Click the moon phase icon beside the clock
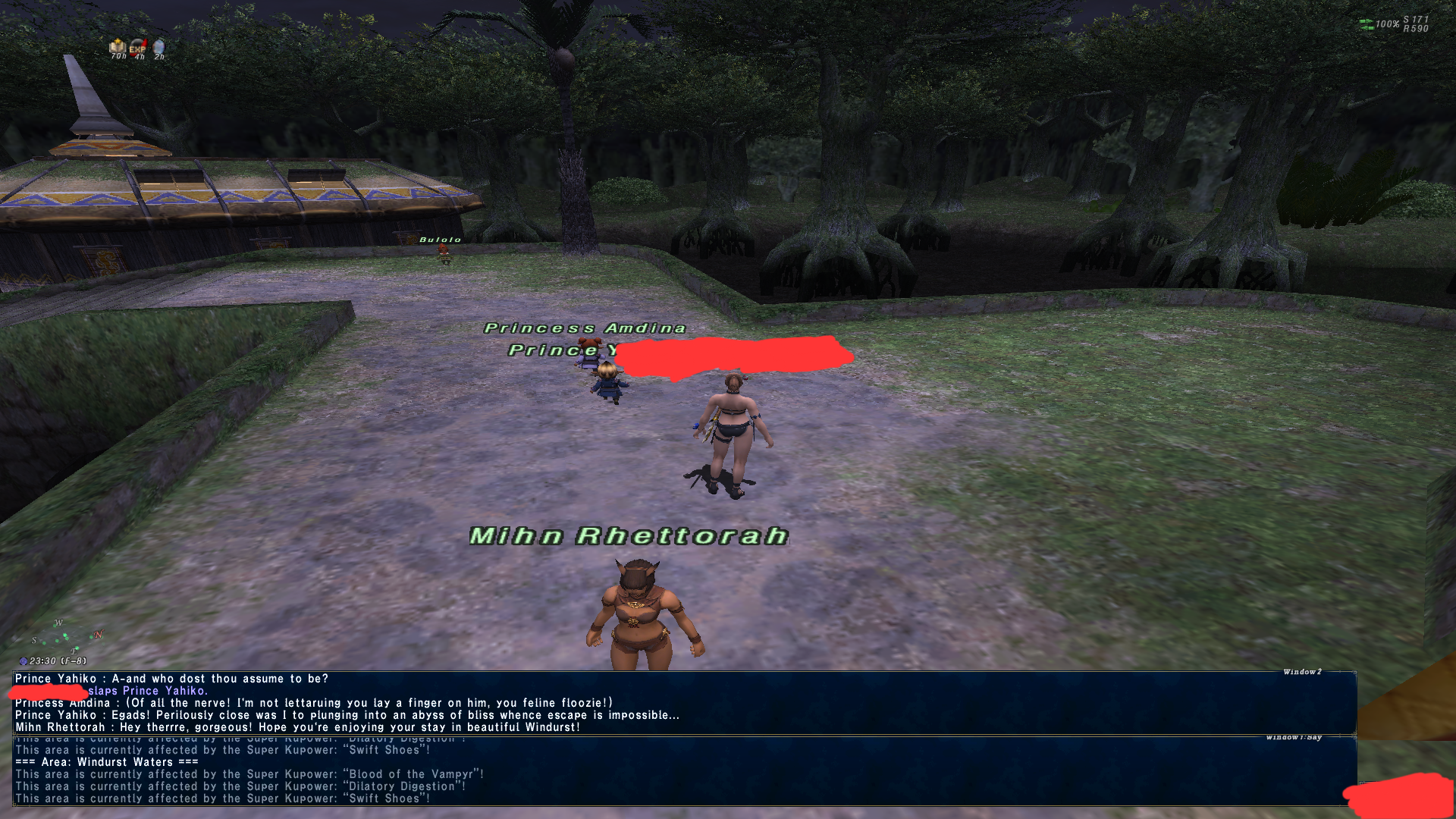Screen dimensions: 1456x819 (24, 661)
